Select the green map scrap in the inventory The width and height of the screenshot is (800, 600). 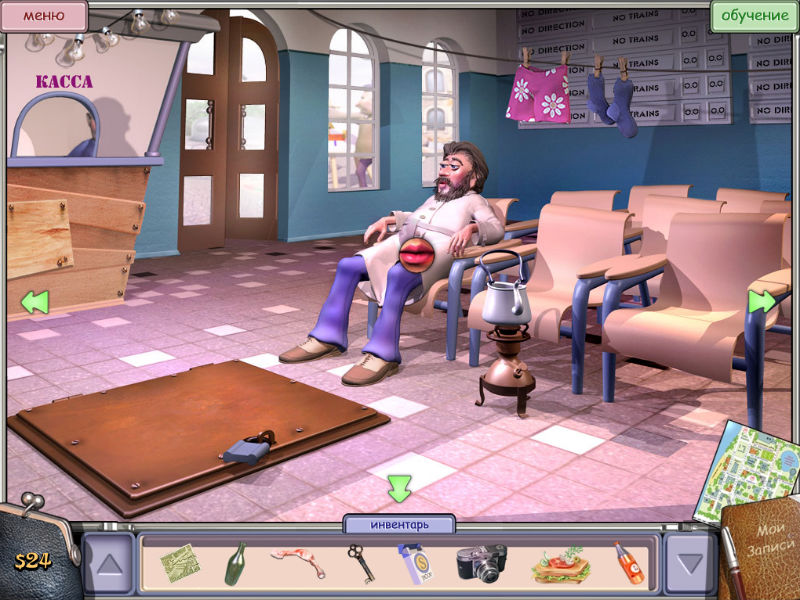[180, 563]
